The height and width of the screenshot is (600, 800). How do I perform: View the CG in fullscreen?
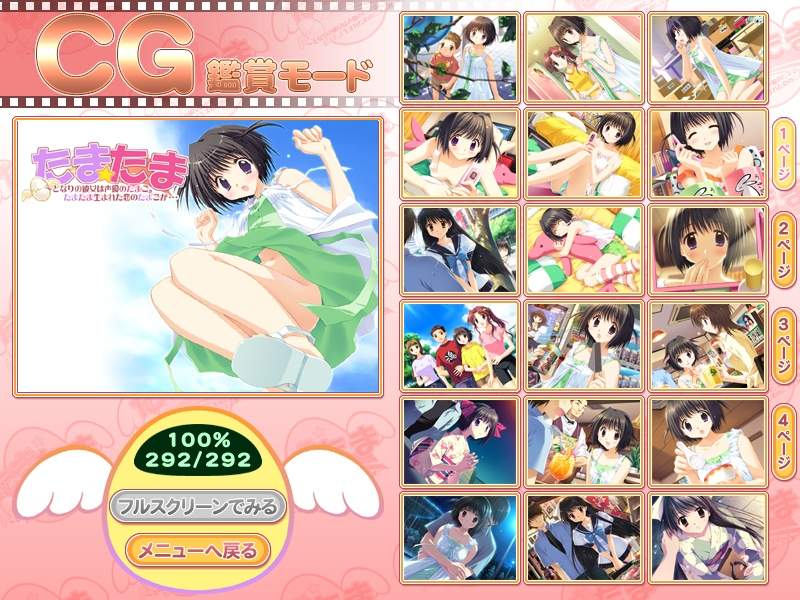(x=198, y=505)
